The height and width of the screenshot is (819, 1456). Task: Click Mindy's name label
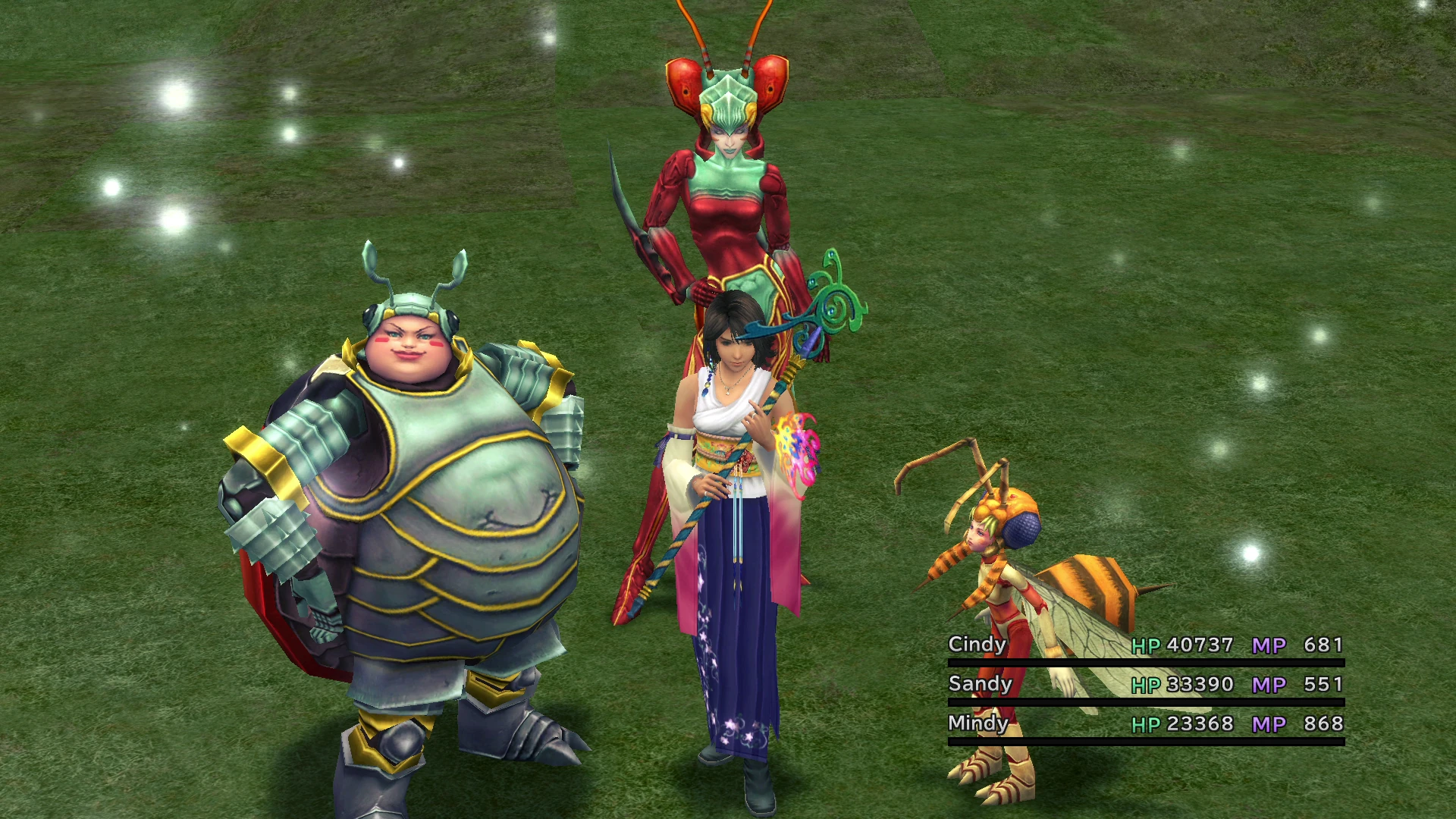pyautogui.click(x=978, y=724)
